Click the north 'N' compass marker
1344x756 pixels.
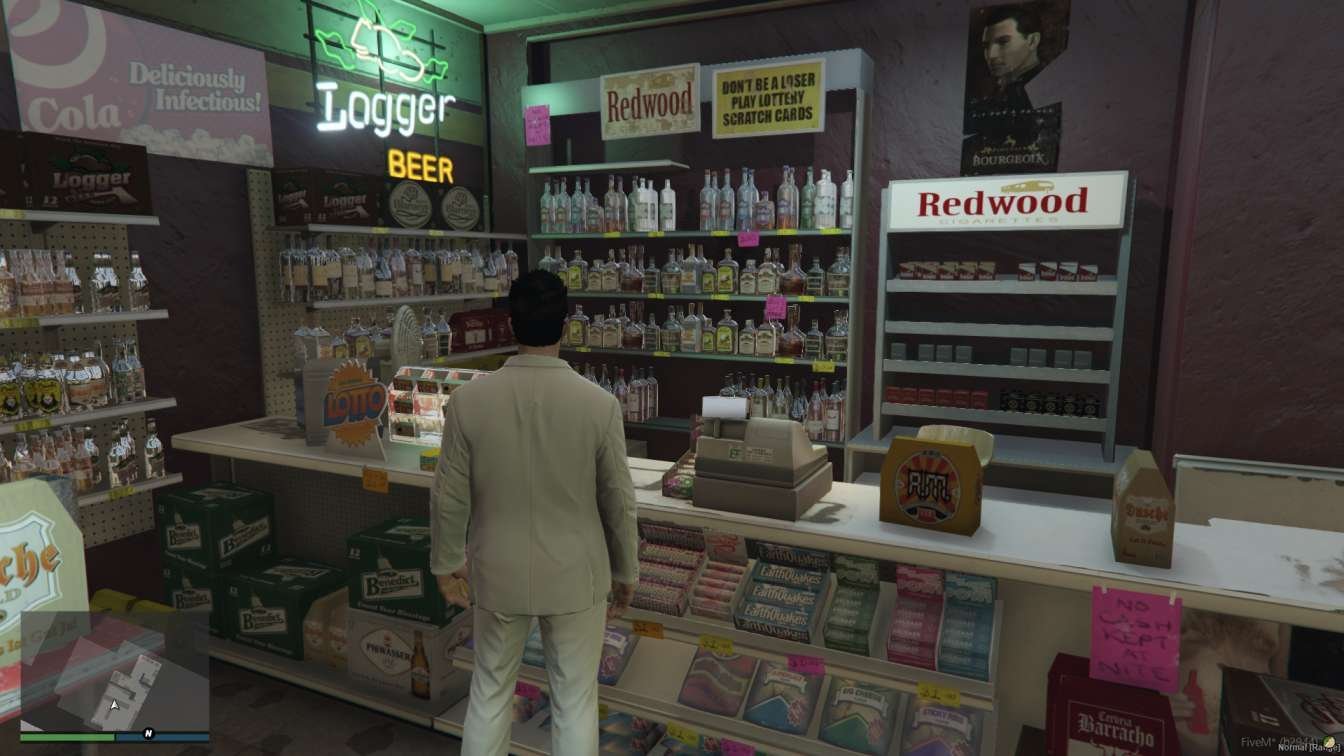[x=148, y=733]
